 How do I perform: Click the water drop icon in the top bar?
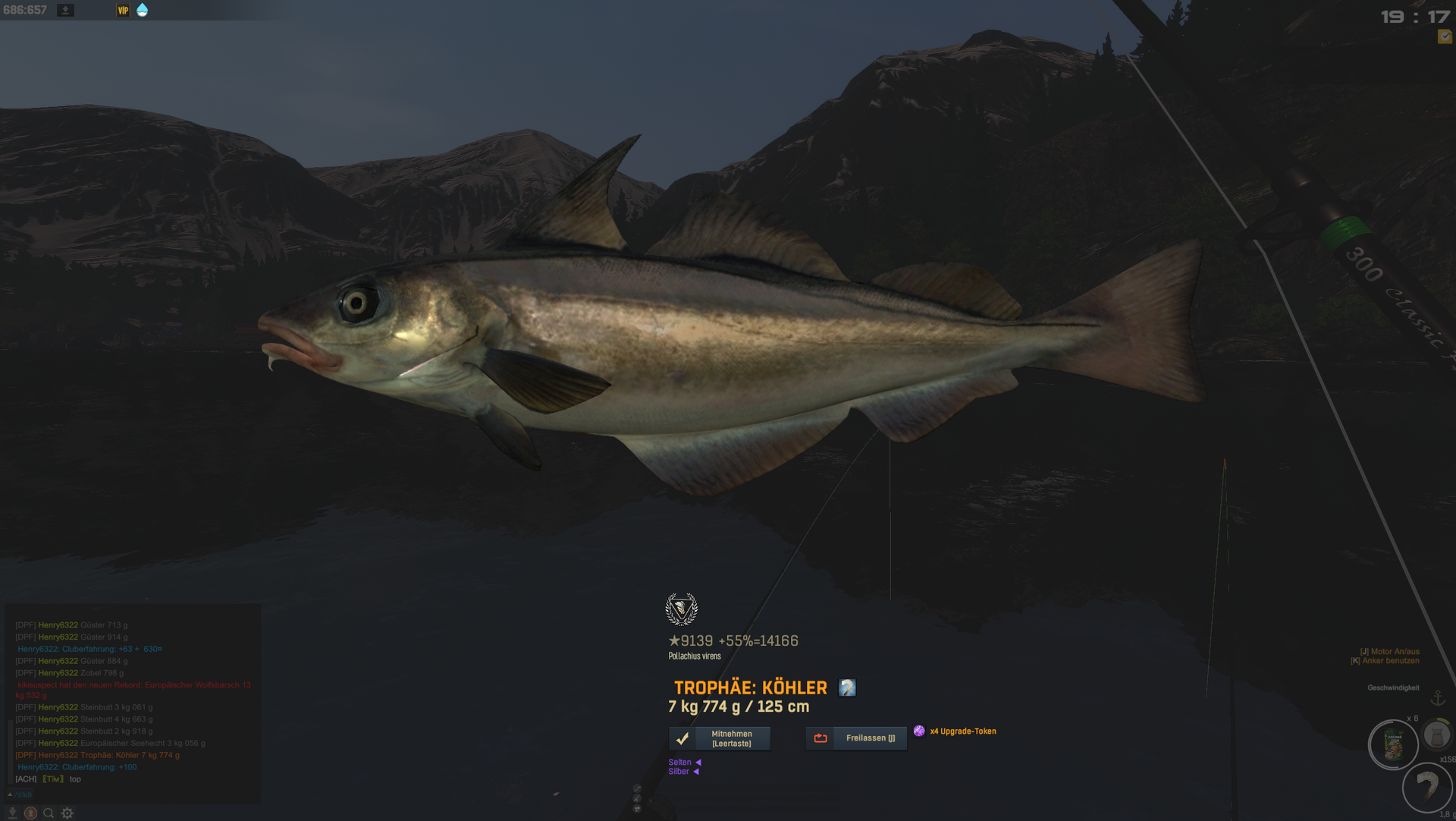pos(142,10)
